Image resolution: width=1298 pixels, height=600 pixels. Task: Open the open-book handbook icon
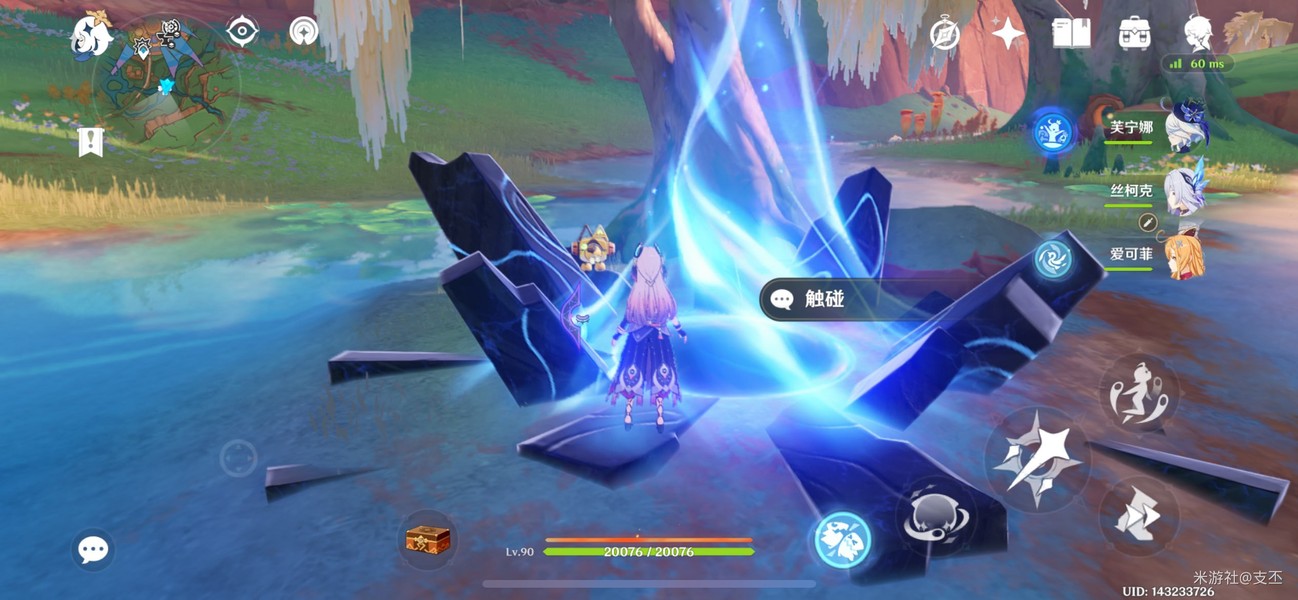(1071, 34)
